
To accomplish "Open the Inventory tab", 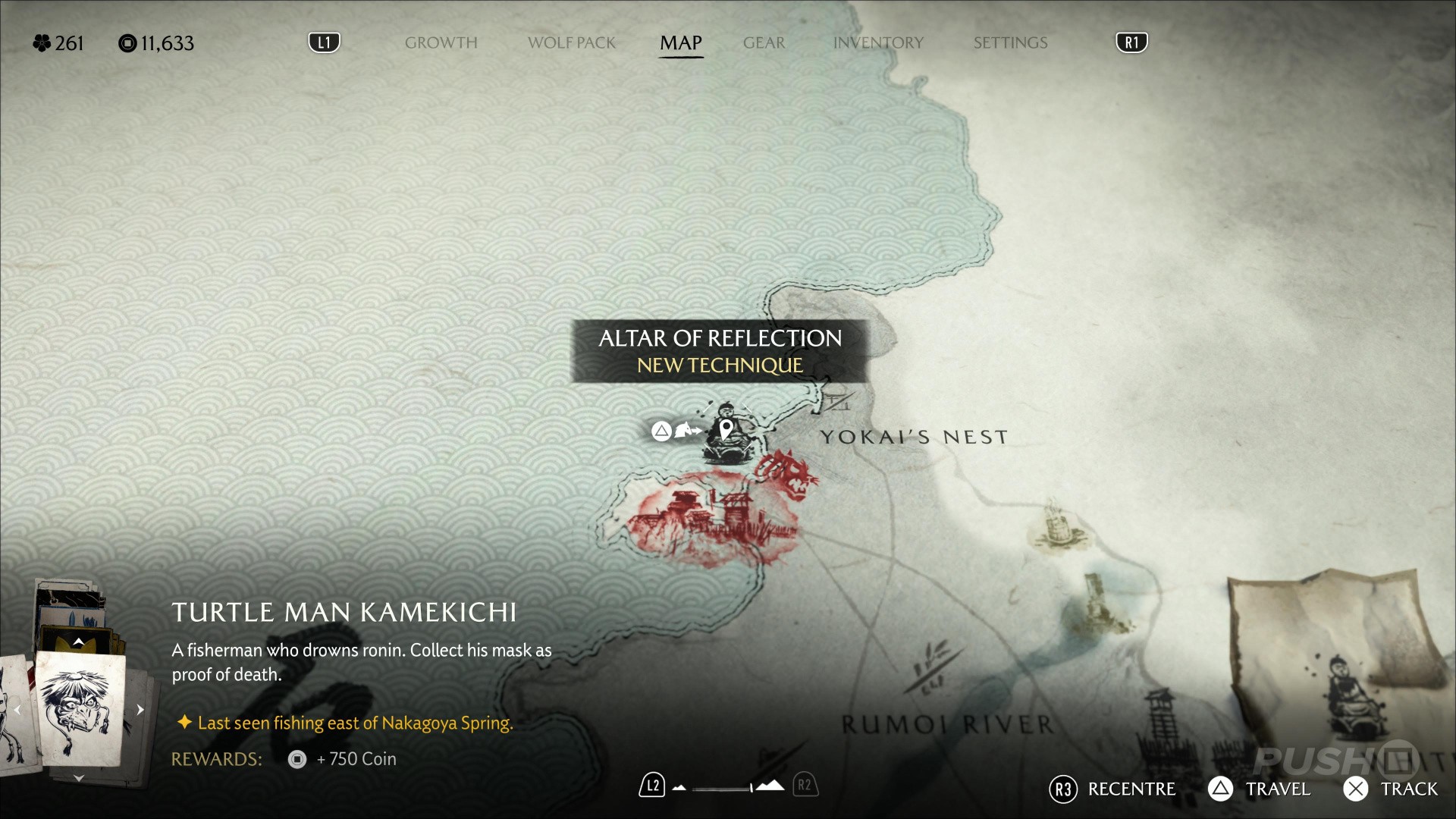I will (878, 43).
